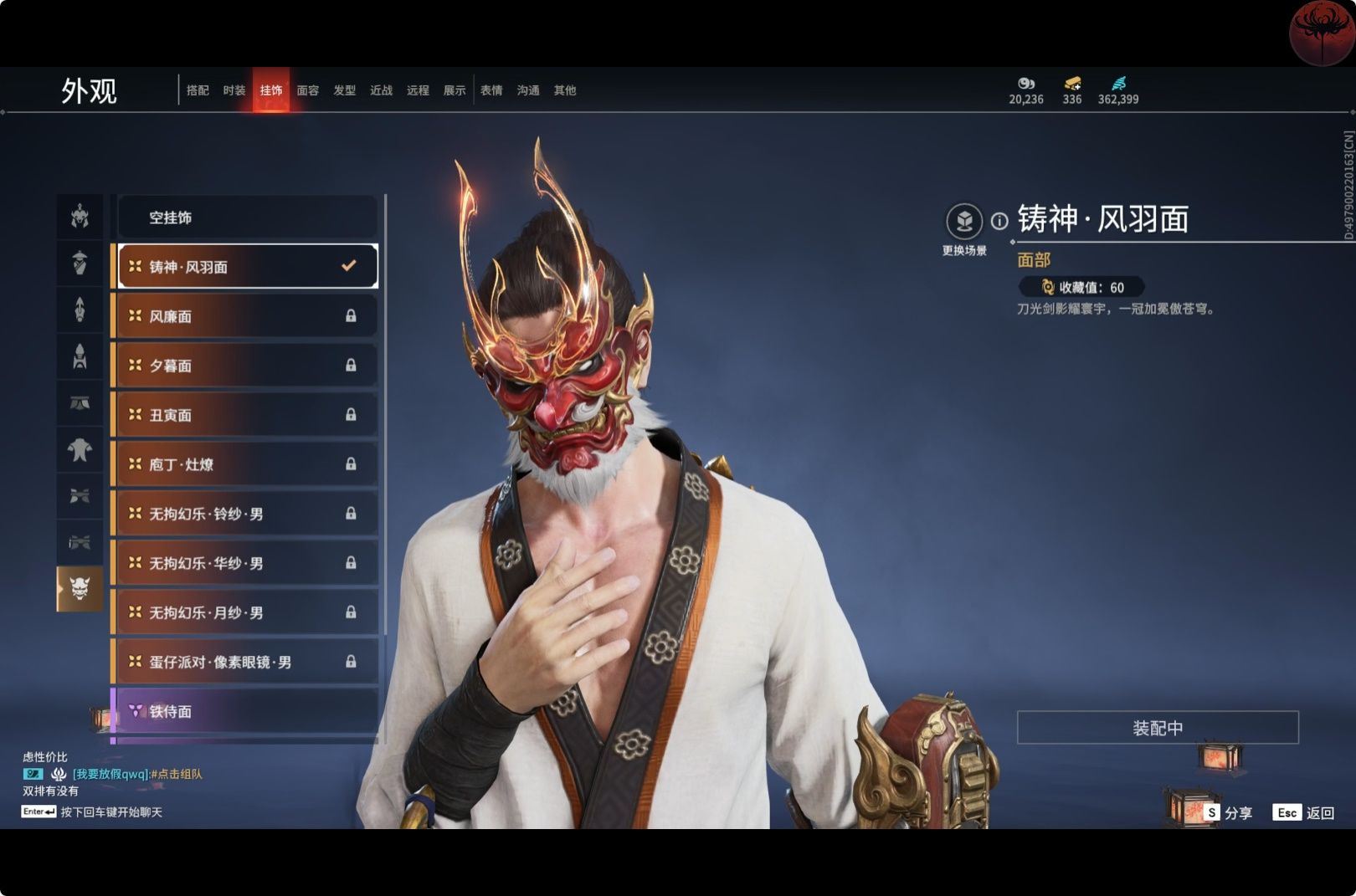Choose the 风廉面 mask entry

247,316
